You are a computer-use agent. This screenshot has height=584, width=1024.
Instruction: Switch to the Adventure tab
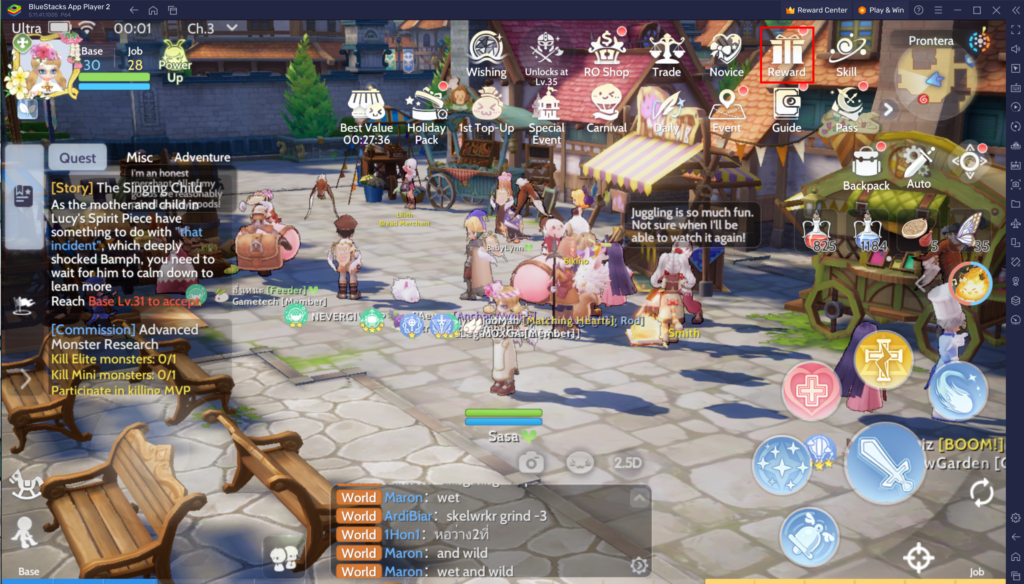tap(202, 157)
